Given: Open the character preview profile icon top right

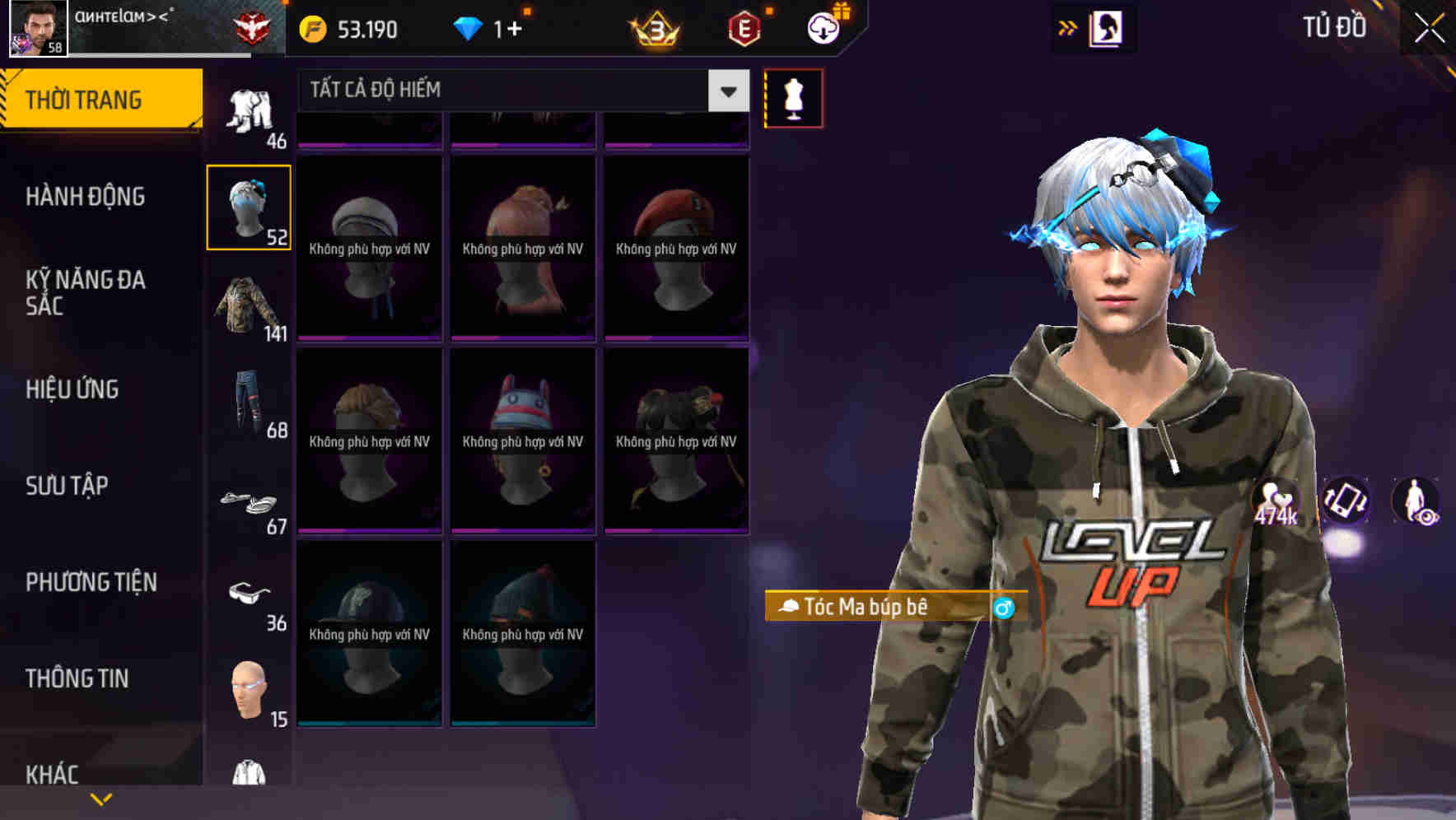Looking at the screenshot, I should tap(1108, 27).
